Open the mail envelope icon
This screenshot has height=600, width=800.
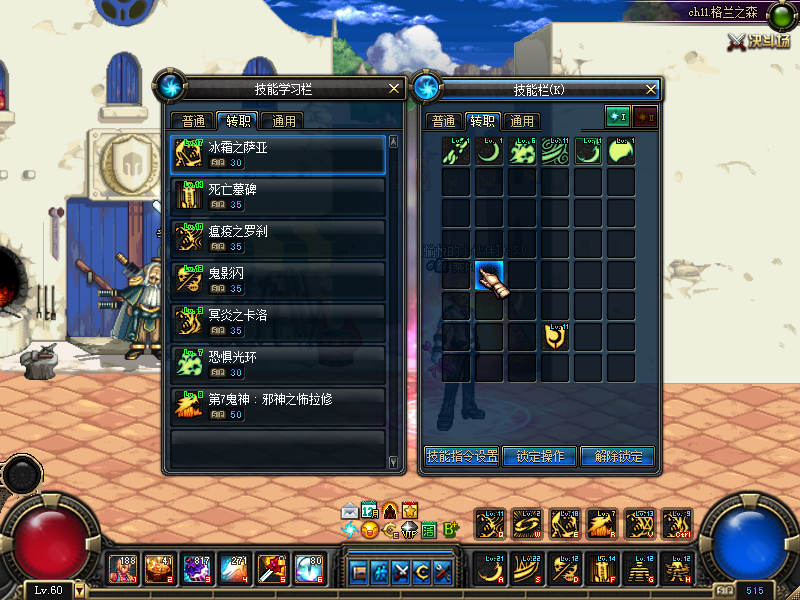point(349,510)
